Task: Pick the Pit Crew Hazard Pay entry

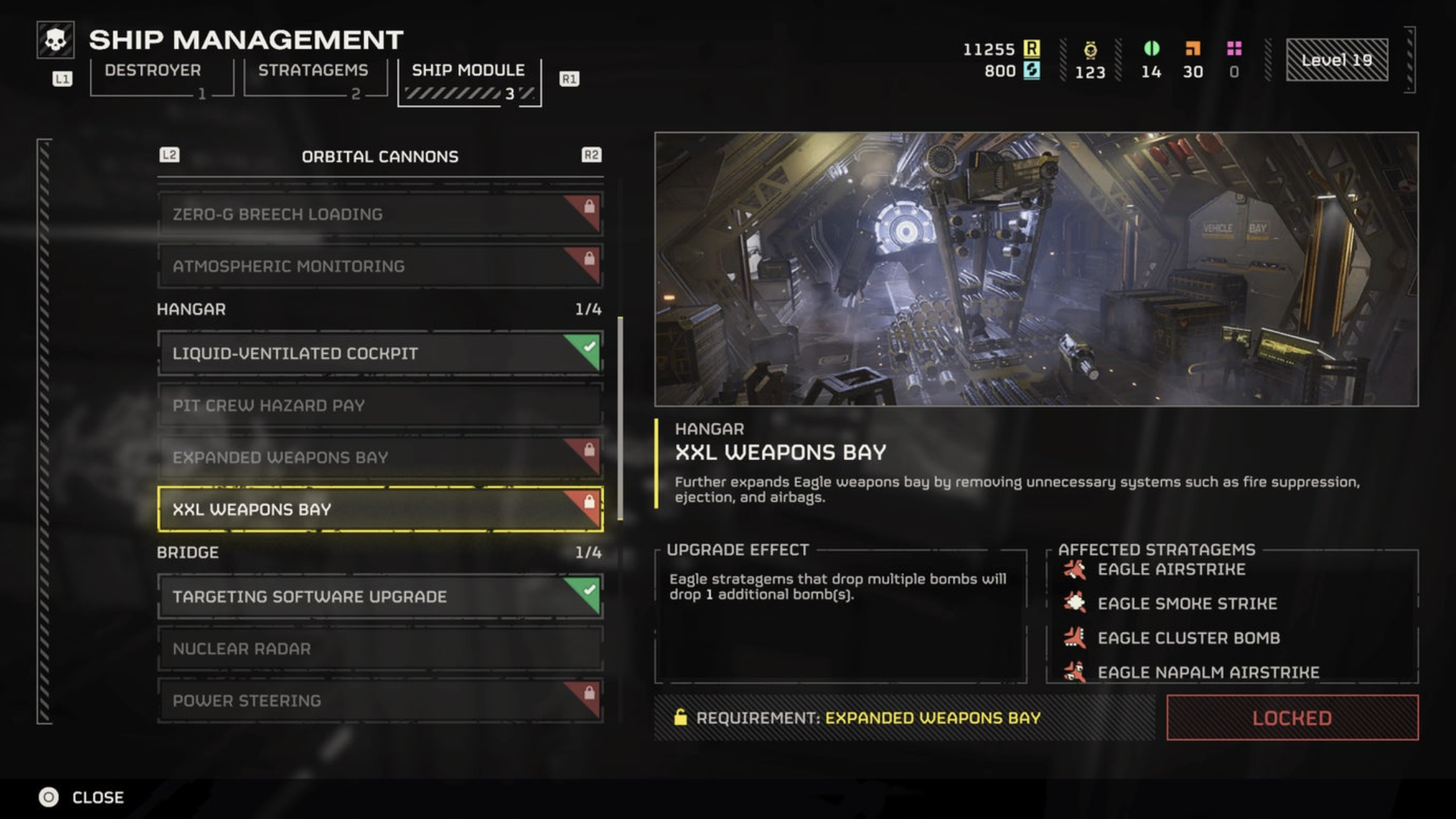Action: pyautogui.click(x=379, y=405)
